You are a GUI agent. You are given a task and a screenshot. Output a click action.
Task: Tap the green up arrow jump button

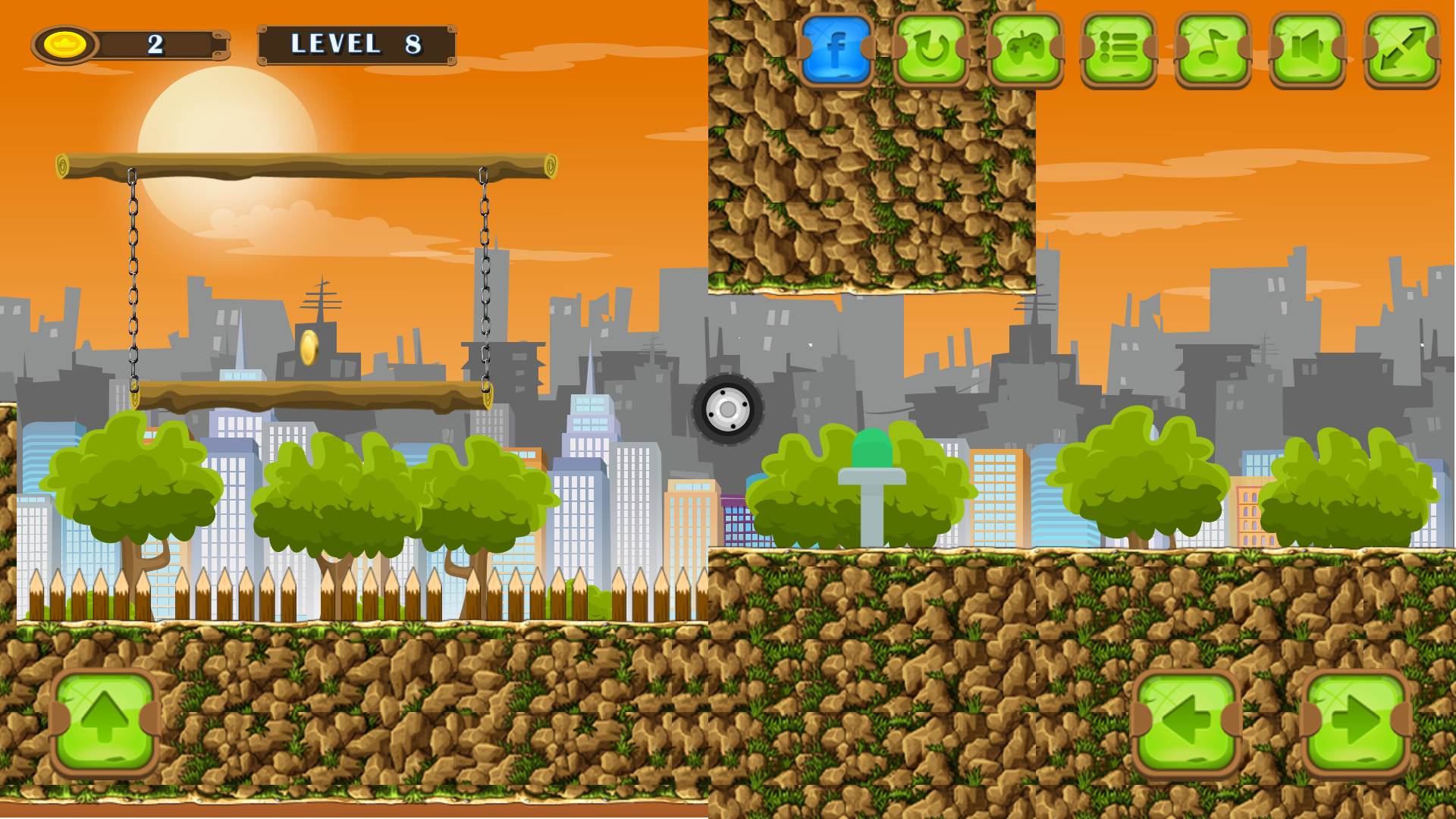point(105,720)
